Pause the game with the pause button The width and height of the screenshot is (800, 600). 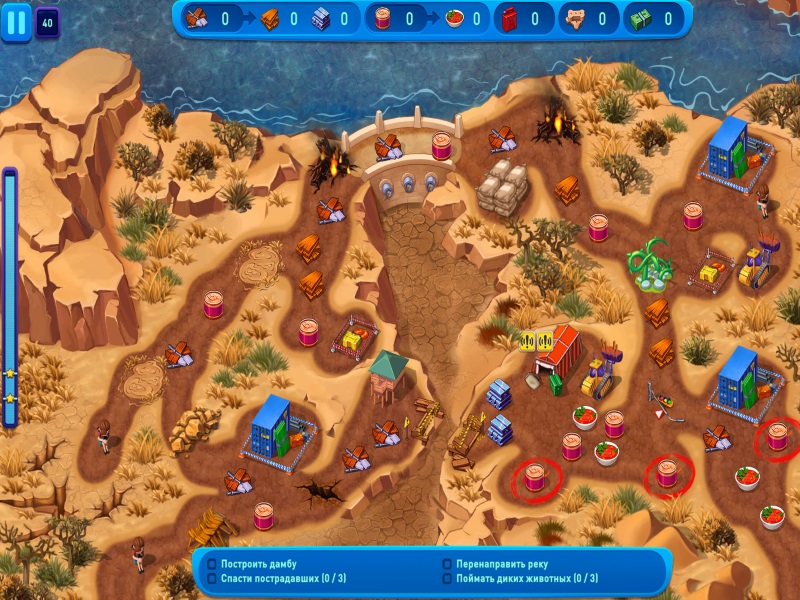click(x=16, y=22)
